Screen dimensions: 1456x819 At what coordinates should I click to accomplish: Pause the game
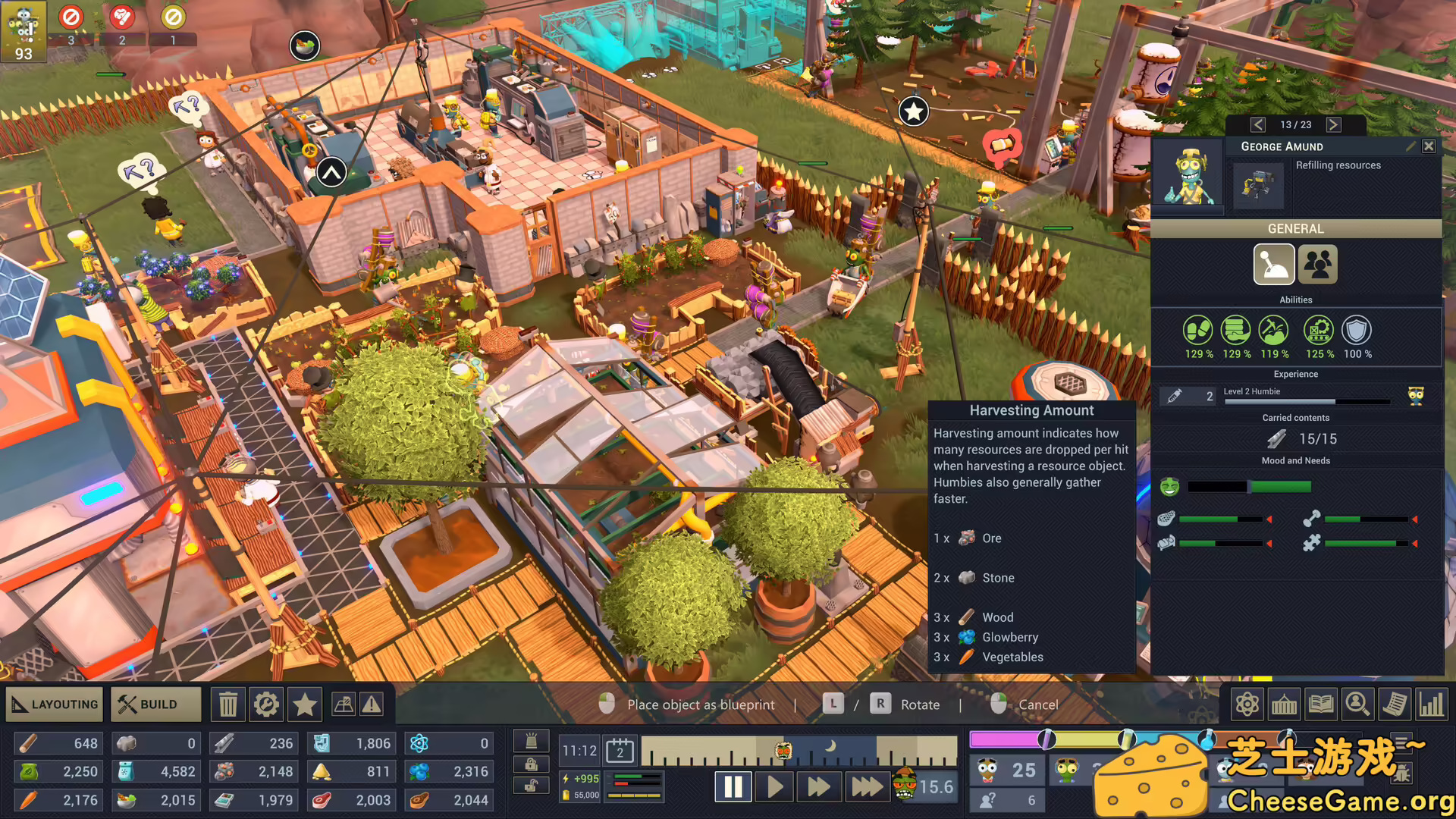[733, 786]
